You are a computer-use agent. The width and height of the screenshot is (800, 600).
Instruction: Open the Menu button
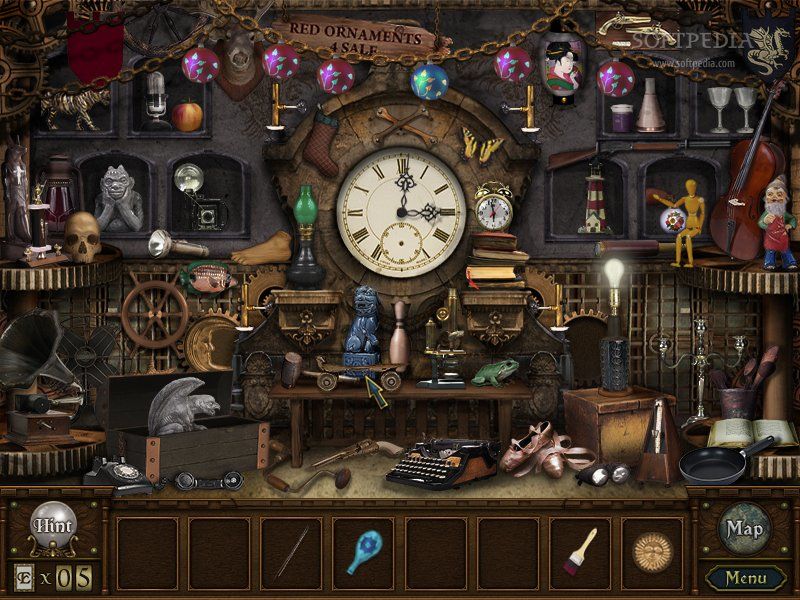(x=746, y=577)
